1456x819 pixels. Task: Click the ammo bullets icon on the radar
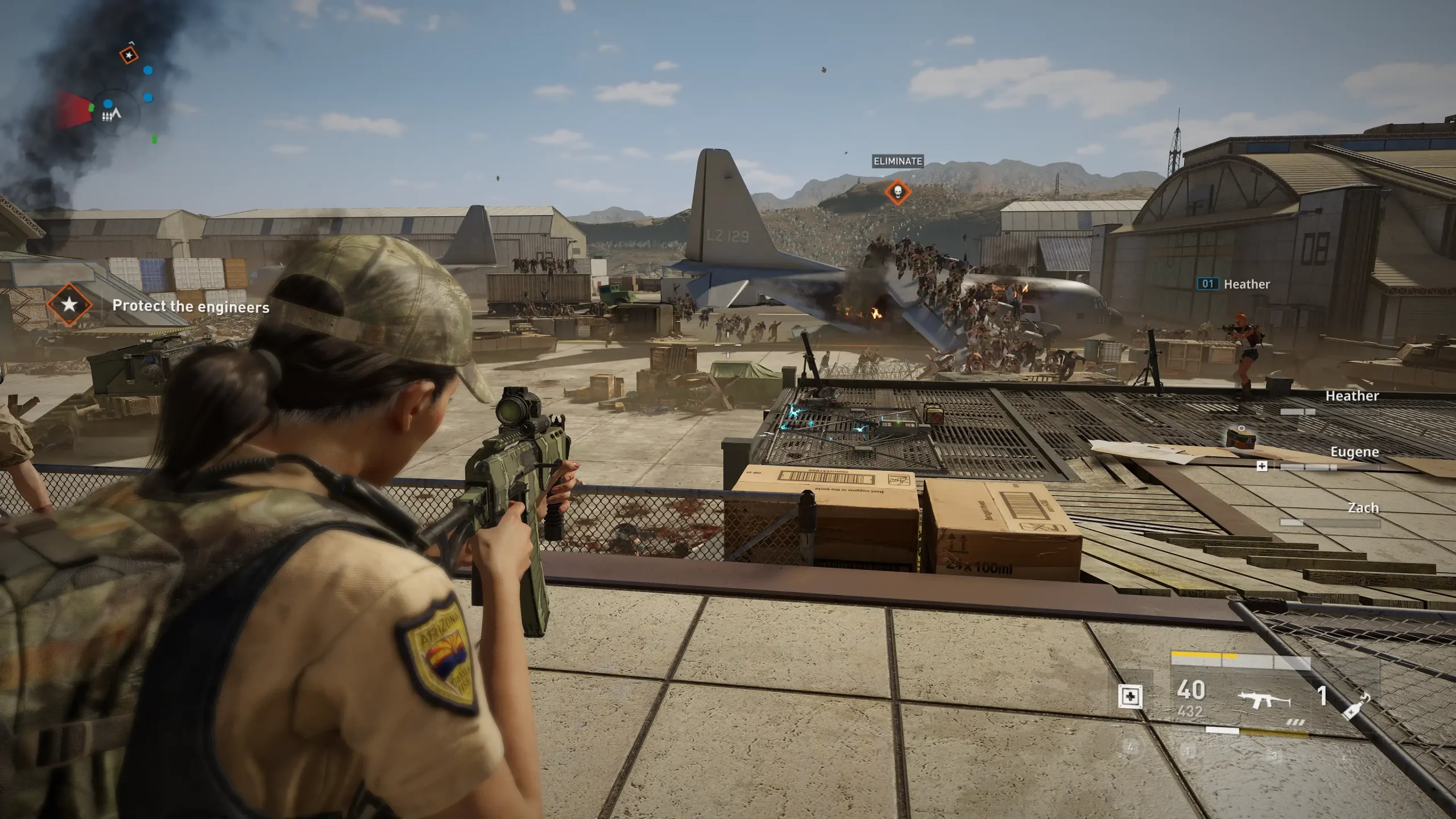coord(106,117)
